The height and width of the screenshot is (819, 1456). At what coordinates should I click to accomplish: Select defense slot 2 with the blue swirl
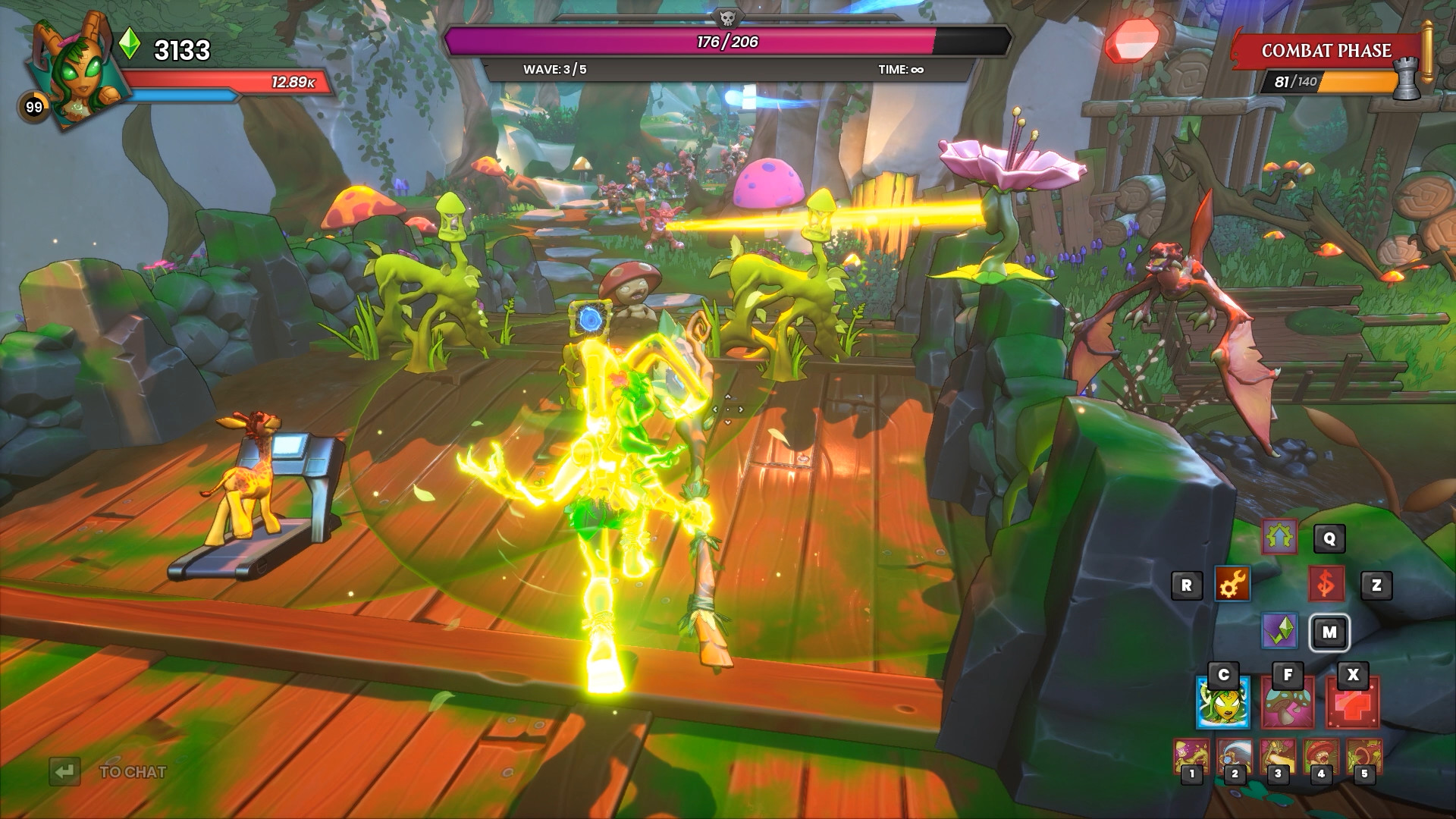tap(1234, 757)
